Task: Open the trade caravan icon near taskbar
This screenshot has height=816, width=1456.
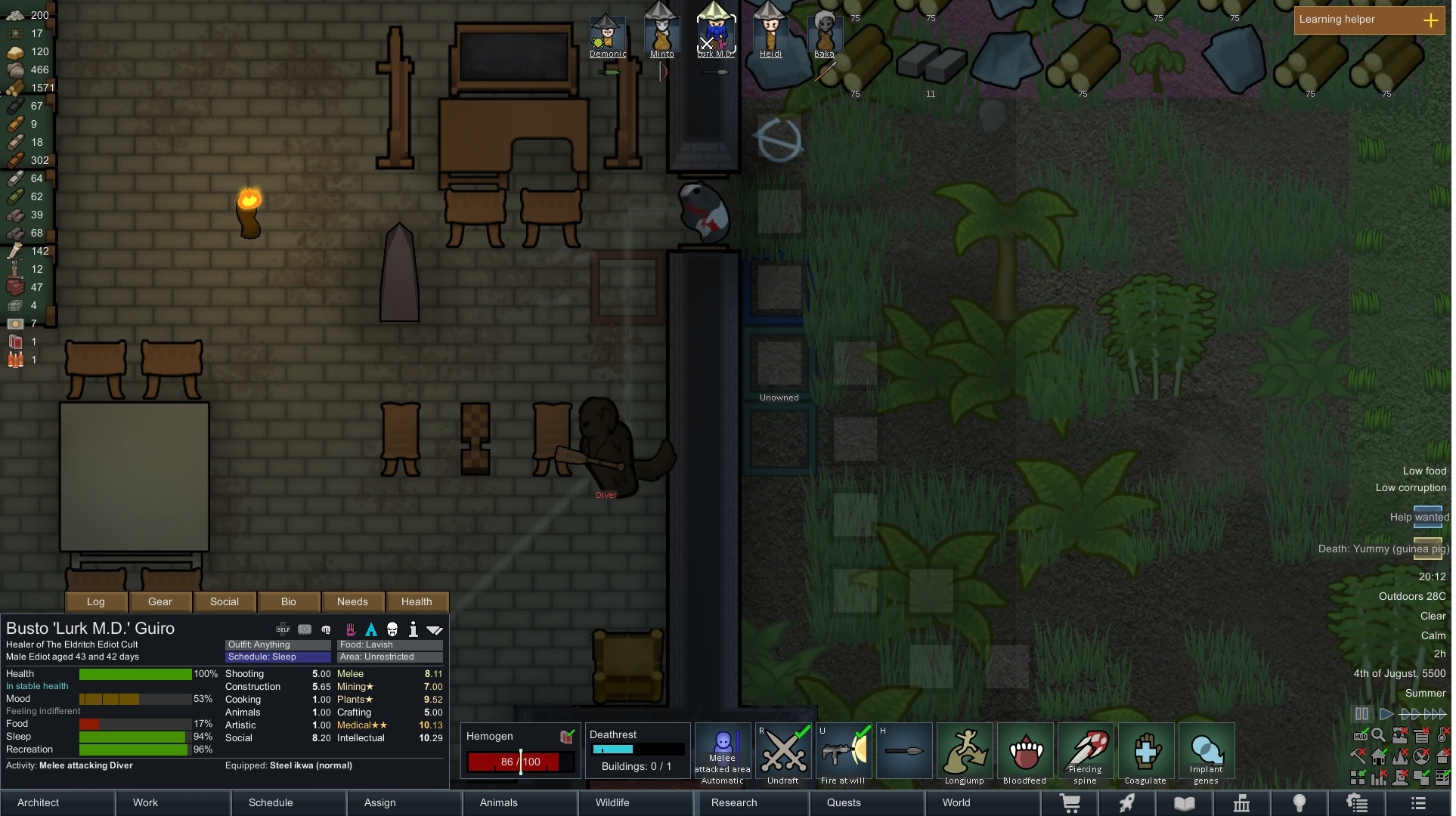Action: [1070, 803]
